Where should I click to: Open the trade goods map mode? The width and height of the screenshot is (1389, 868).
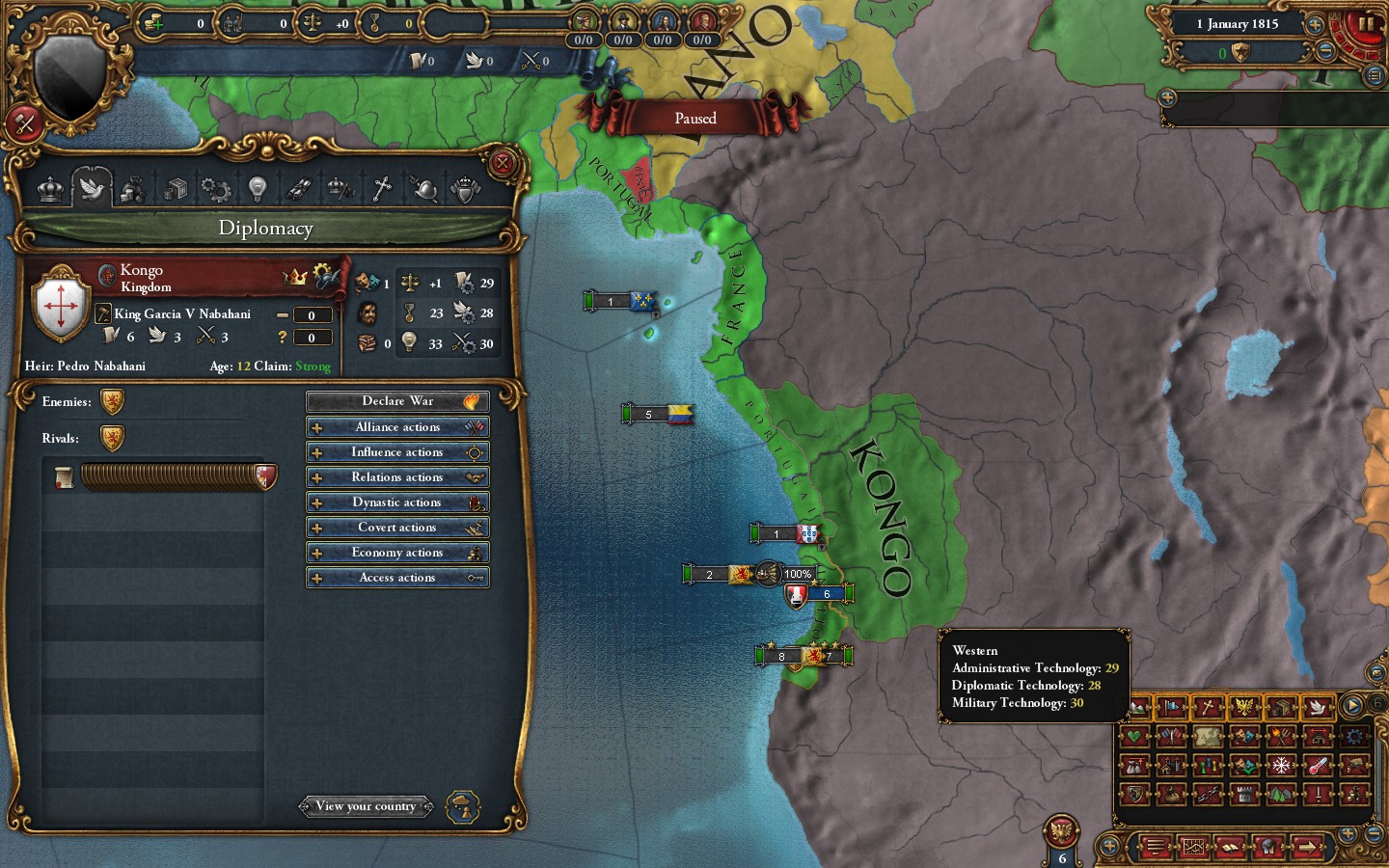point(1282,709)
